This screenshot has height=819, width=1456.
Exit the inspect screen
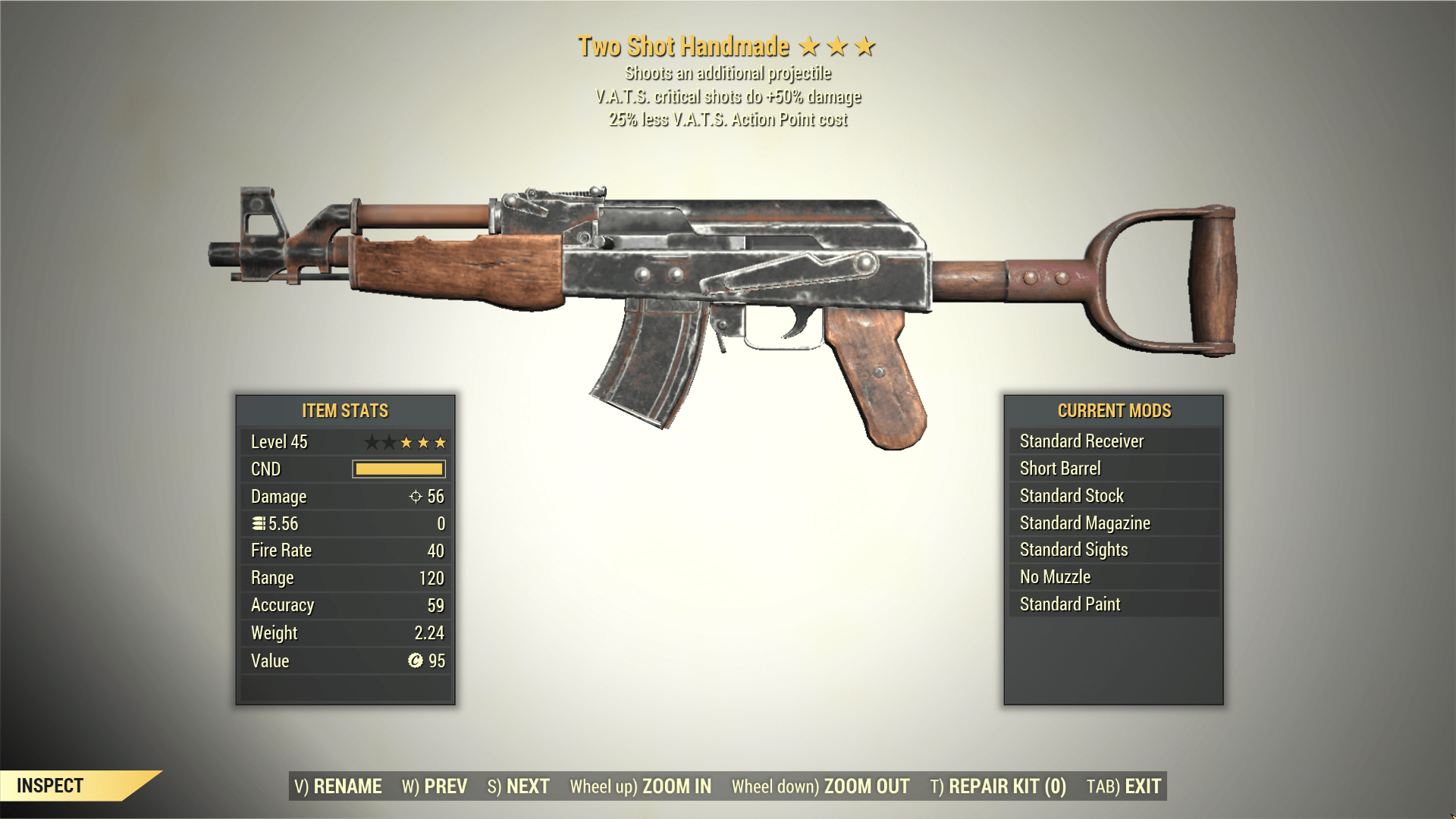click(1124, 786)
